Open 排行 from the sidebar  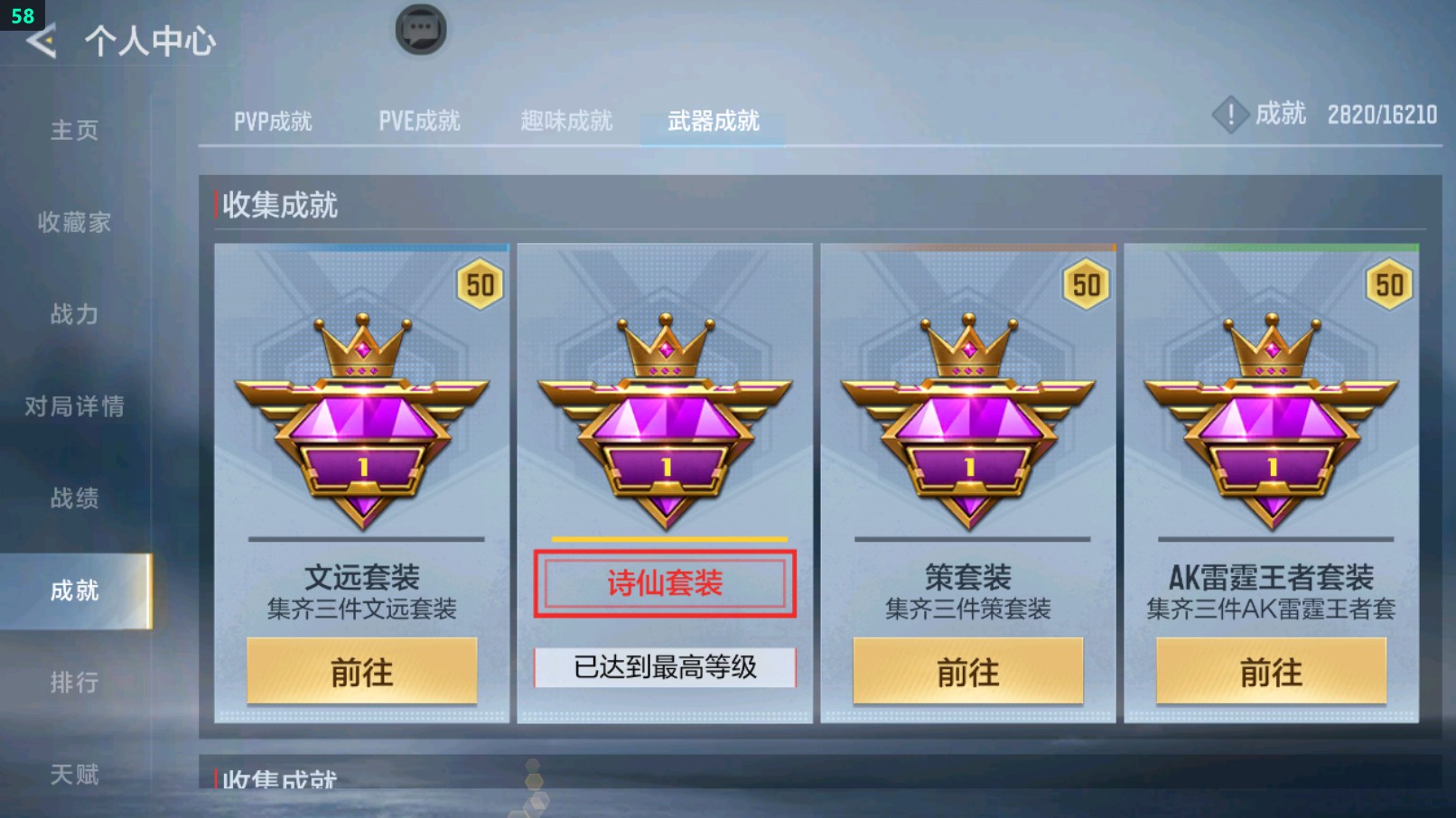[75, 682]
